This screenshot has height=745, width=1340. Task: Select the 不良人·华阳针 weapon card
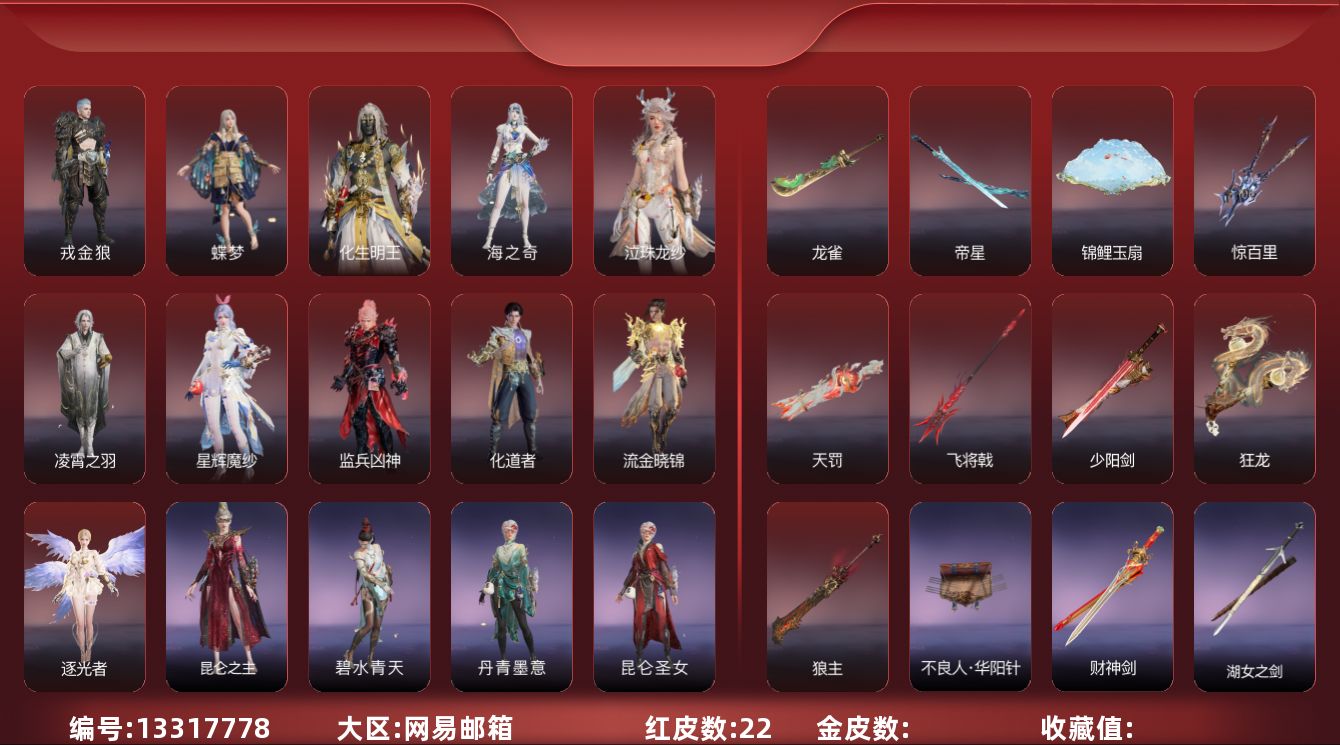coord(969,596)
